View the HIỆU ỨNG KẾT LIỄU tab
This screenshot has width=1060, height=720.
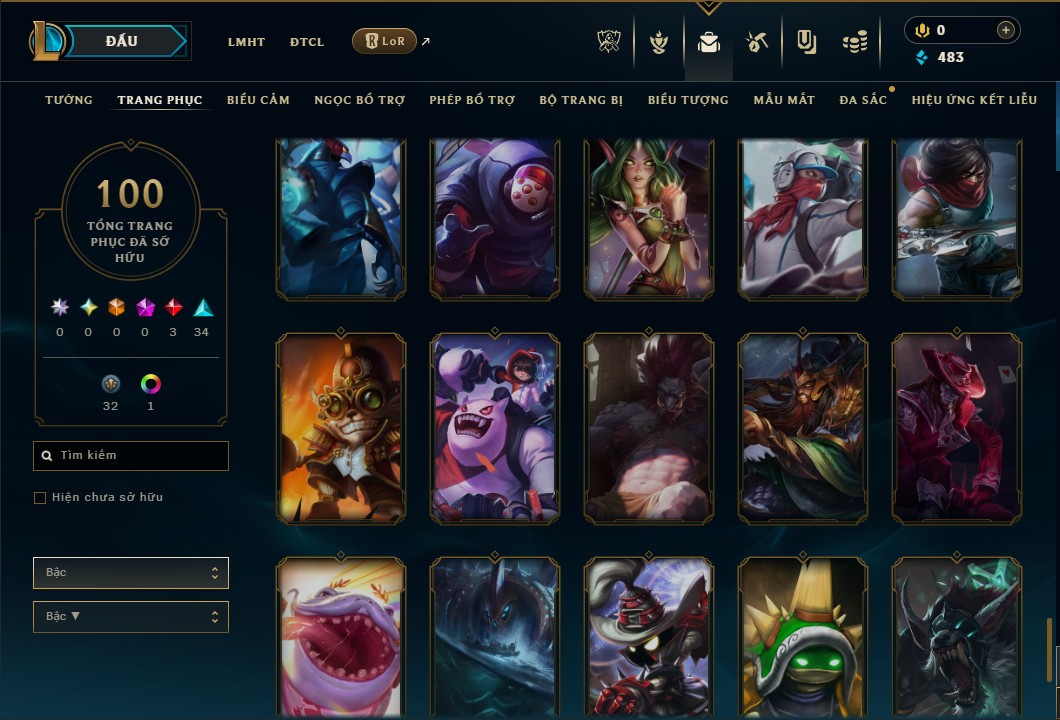pos(974,100)
